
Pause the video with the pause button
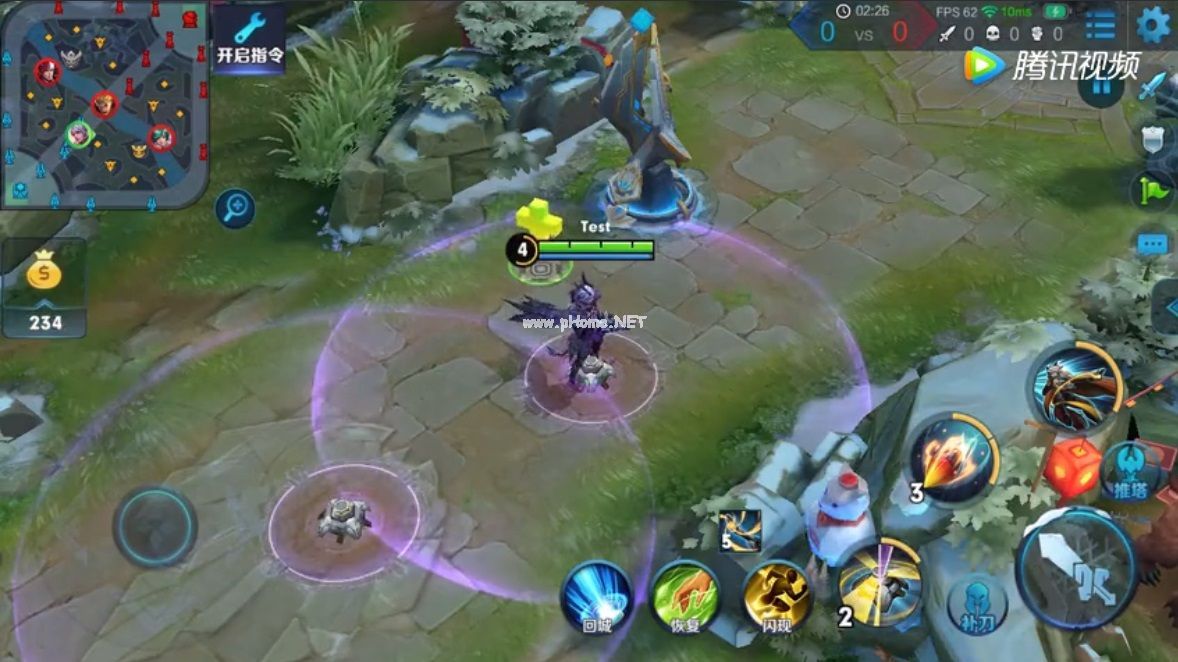pyautogui.click(x=1100, y=87)
